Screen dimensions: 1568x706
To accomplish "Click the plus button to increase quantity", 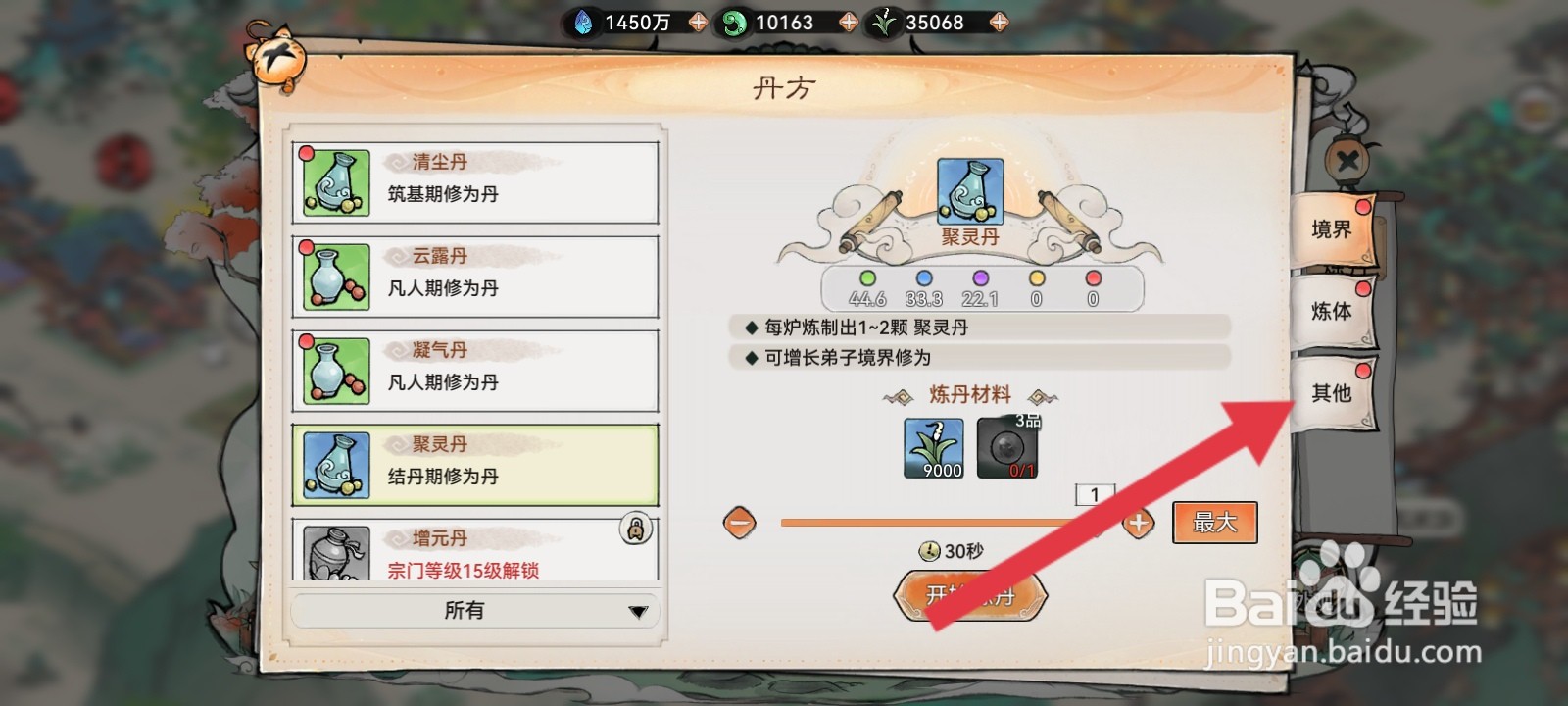I will coord(1137,524).
